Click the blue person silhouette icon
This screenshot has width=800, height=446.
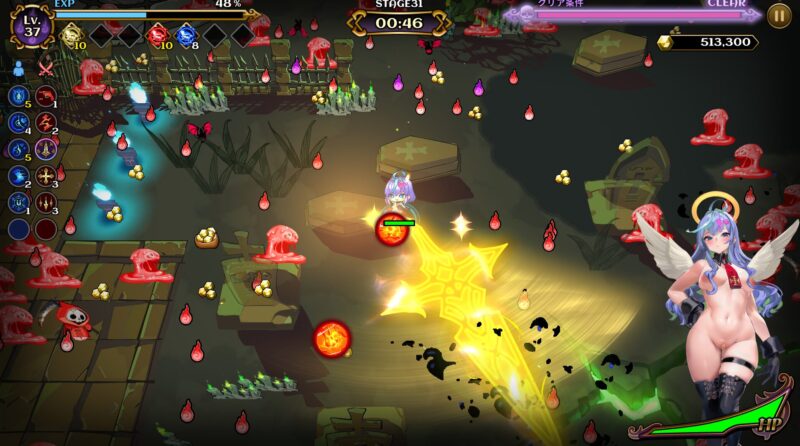point(19,68)
